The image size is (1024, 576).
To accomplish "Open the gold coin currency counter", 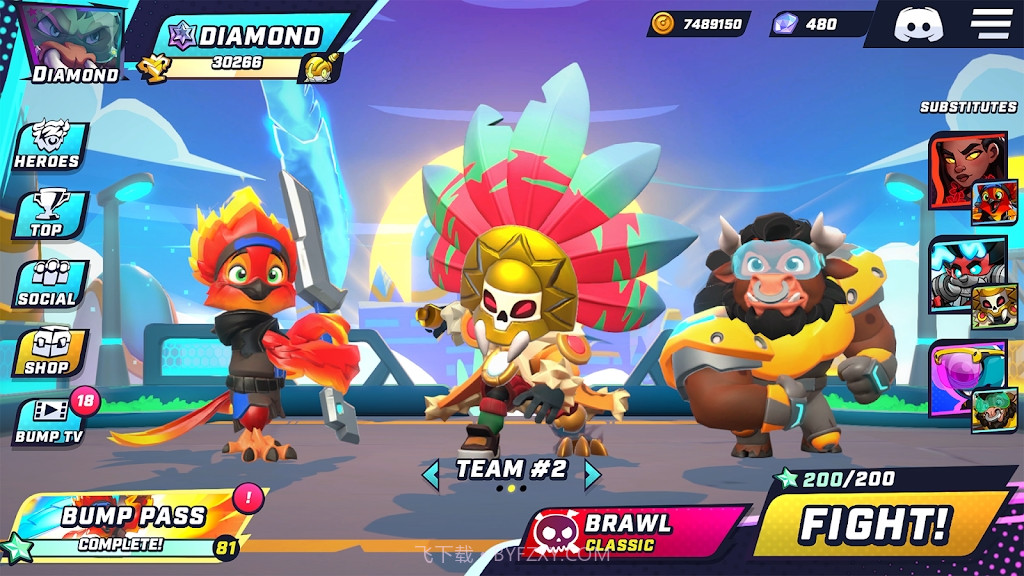I will tap(700, 24).
